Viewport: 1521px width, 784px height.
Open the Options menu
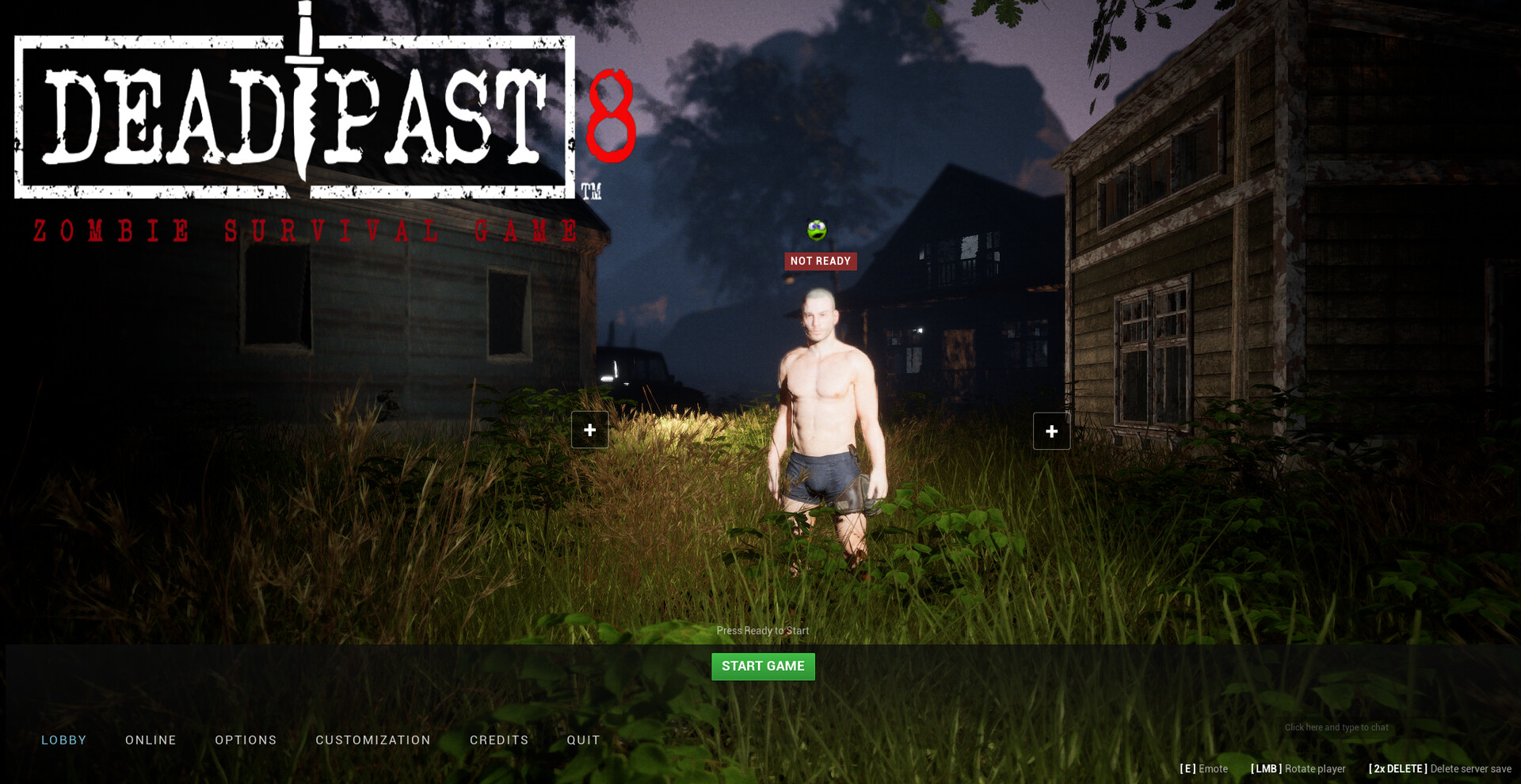246,740
